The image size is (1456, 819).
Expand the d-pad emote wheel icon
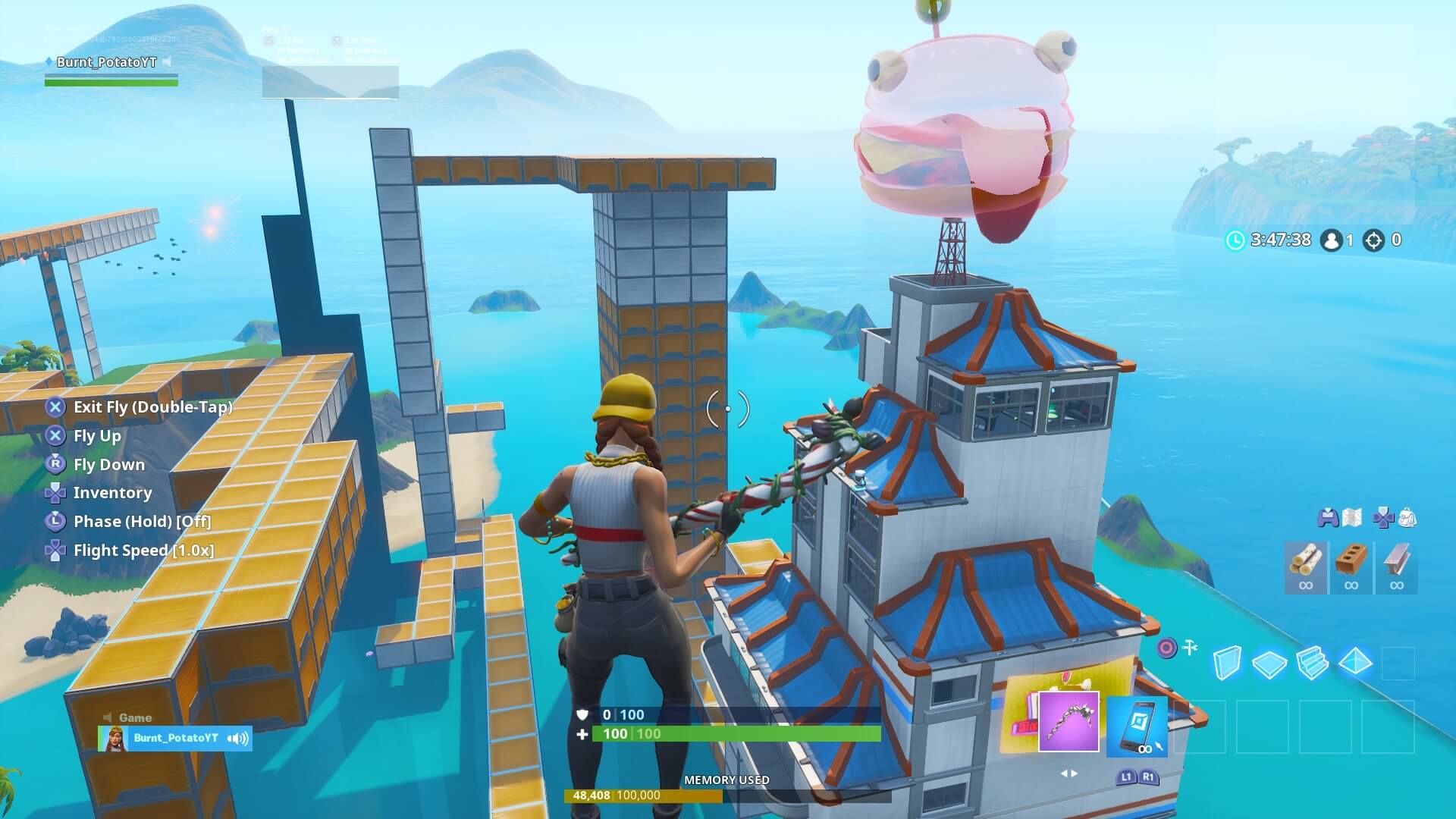tap(1385, 516)
